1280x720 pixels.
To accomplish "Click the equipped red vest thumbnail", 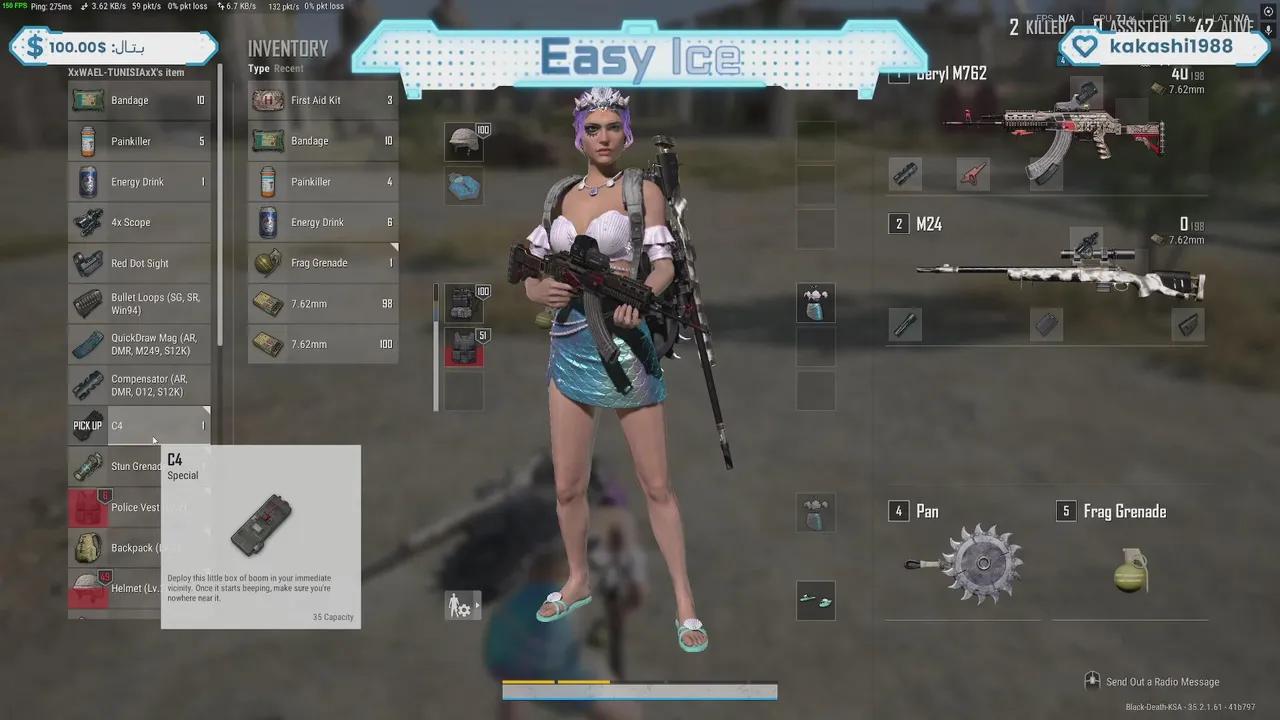I will [462, 352].
